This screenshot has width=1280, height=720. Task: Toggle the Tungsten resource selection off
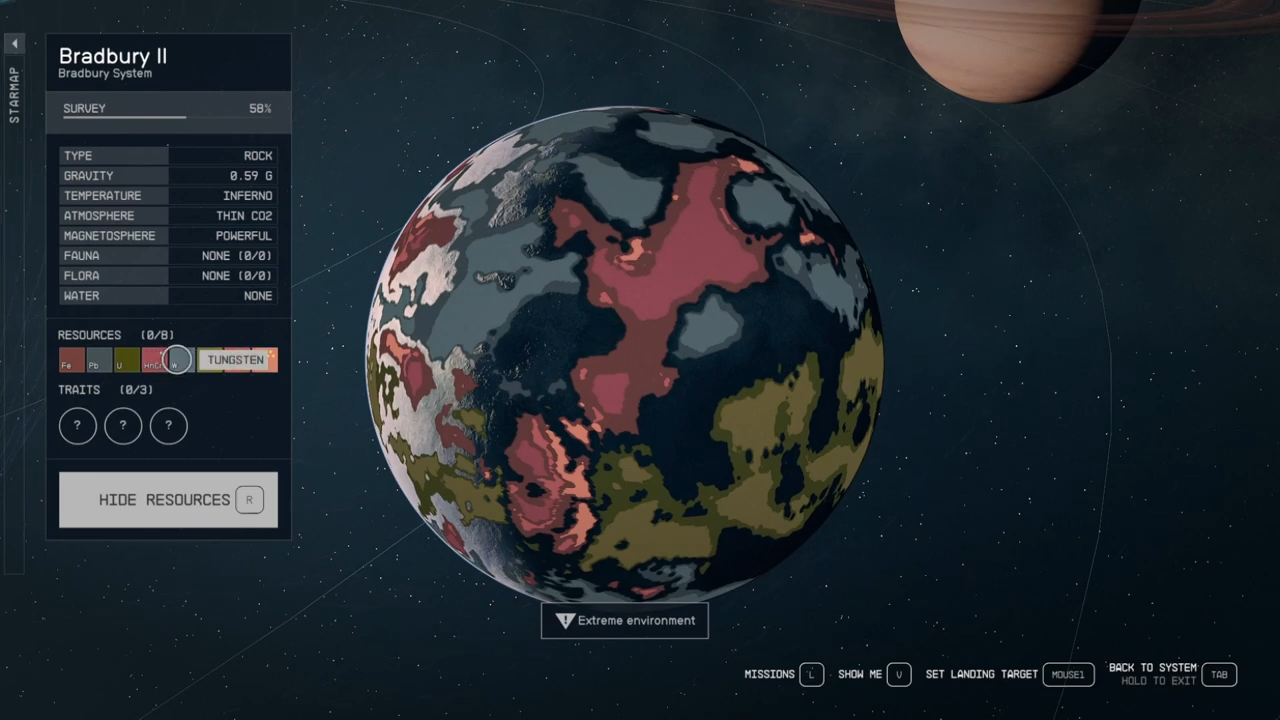coord(235,360)
